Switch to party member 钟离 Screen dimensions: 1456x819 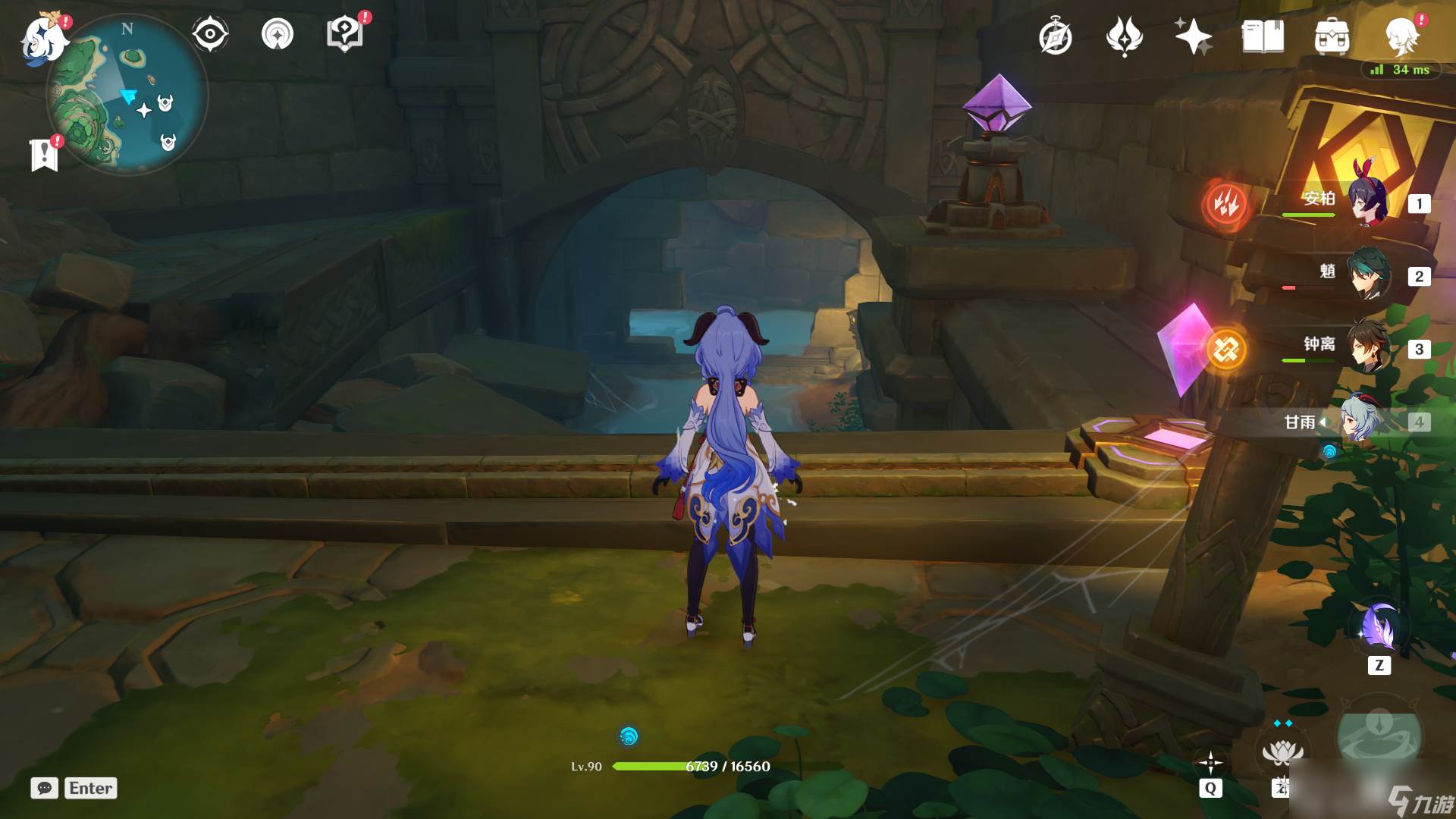[x=1367, y=347]
